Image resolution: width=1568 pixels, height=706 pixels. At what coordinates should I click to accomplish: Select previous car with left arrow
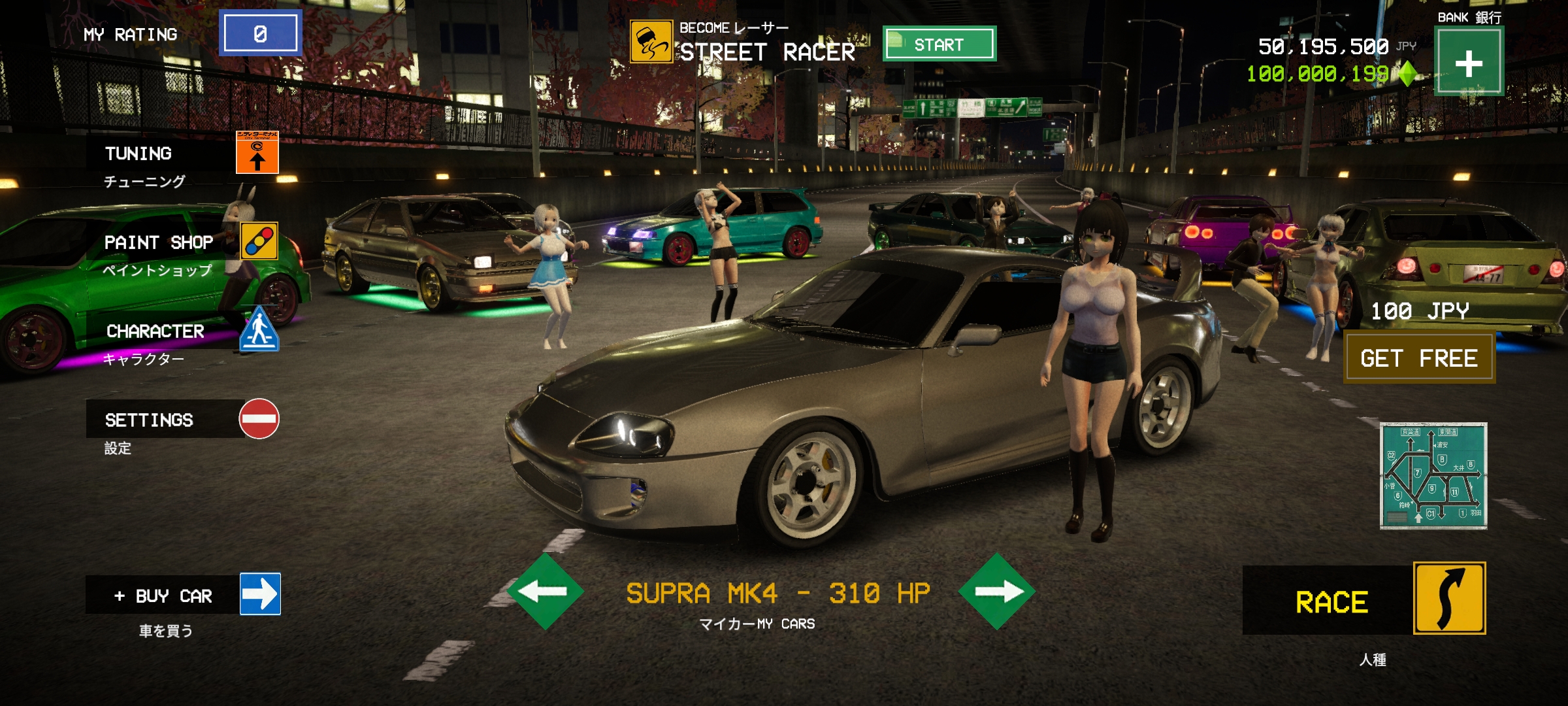(545, 592)
